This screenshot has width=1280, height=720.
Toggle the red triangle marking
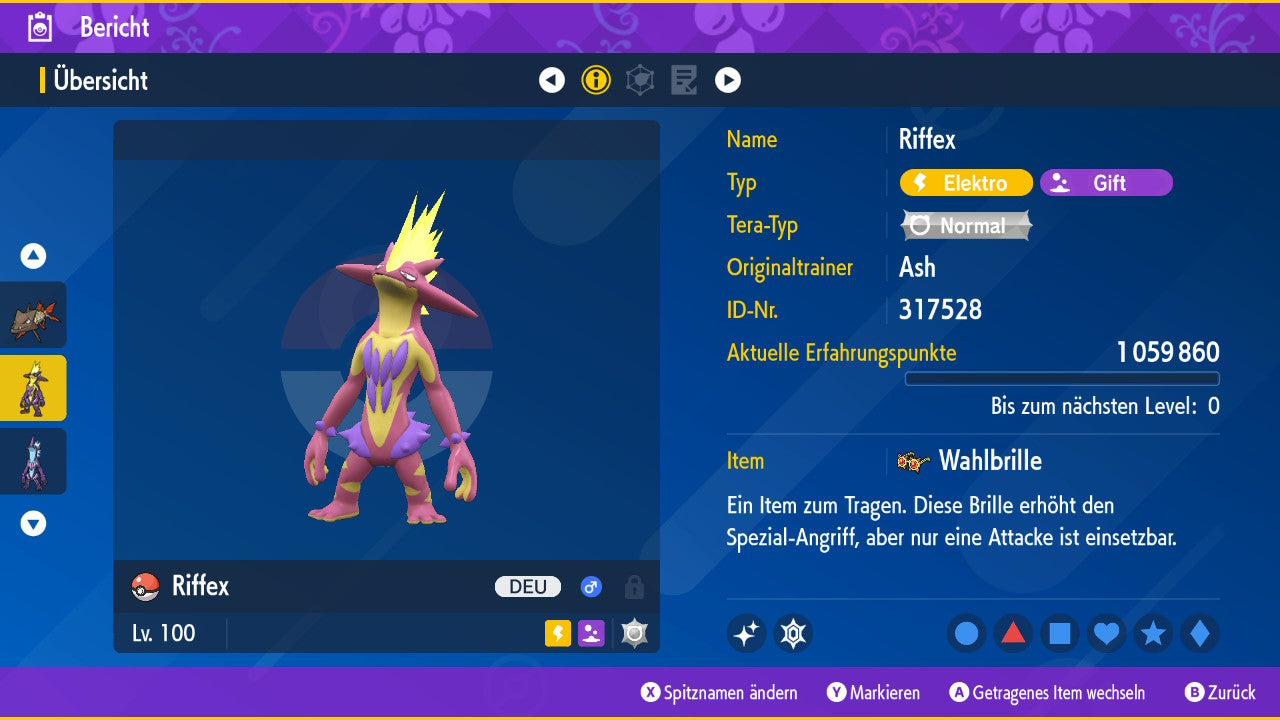(1013, 634)
